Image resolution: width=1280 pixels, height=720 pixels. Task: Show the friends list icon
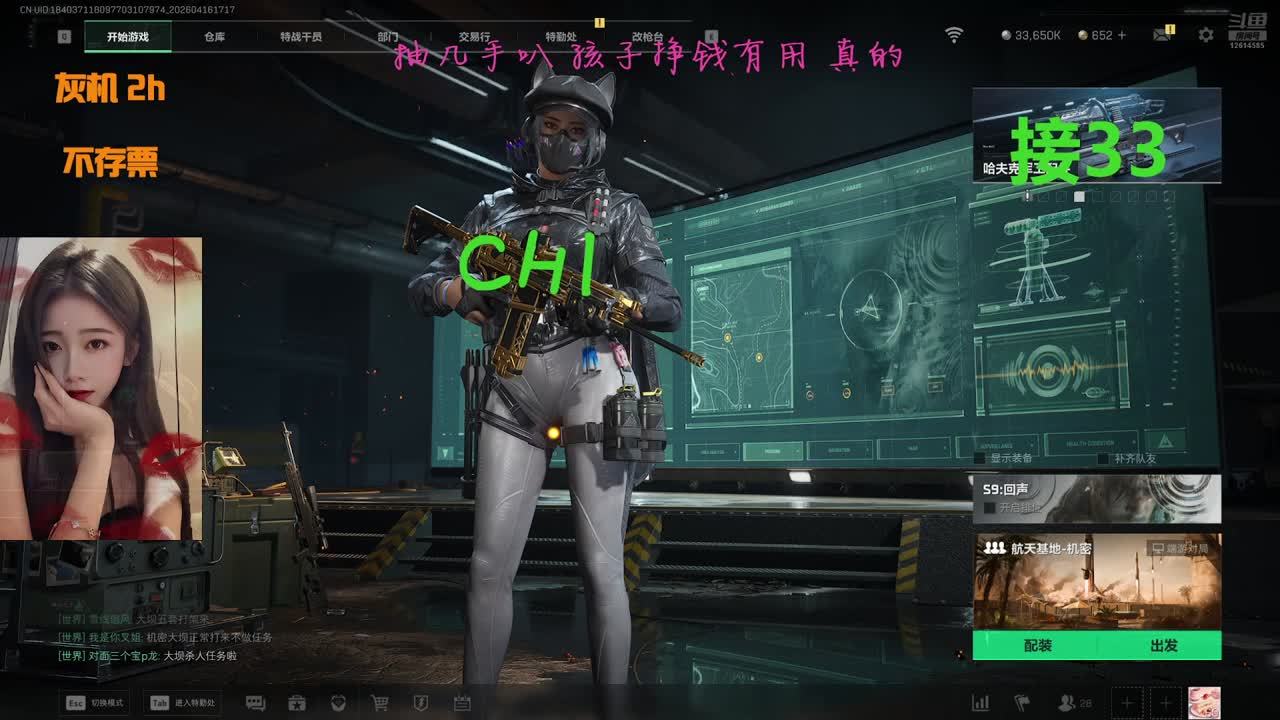[1068, 703]
